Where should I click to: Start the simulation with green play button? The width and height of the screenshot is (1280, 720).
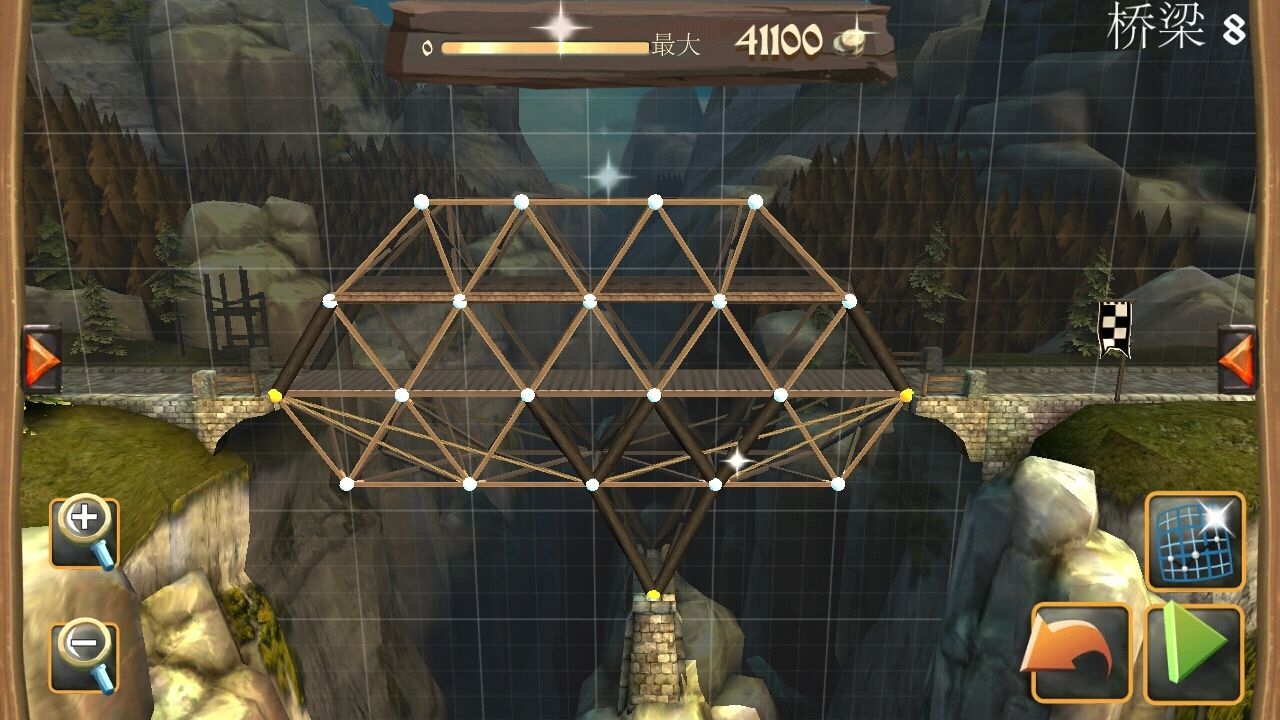click(1194, 652)
